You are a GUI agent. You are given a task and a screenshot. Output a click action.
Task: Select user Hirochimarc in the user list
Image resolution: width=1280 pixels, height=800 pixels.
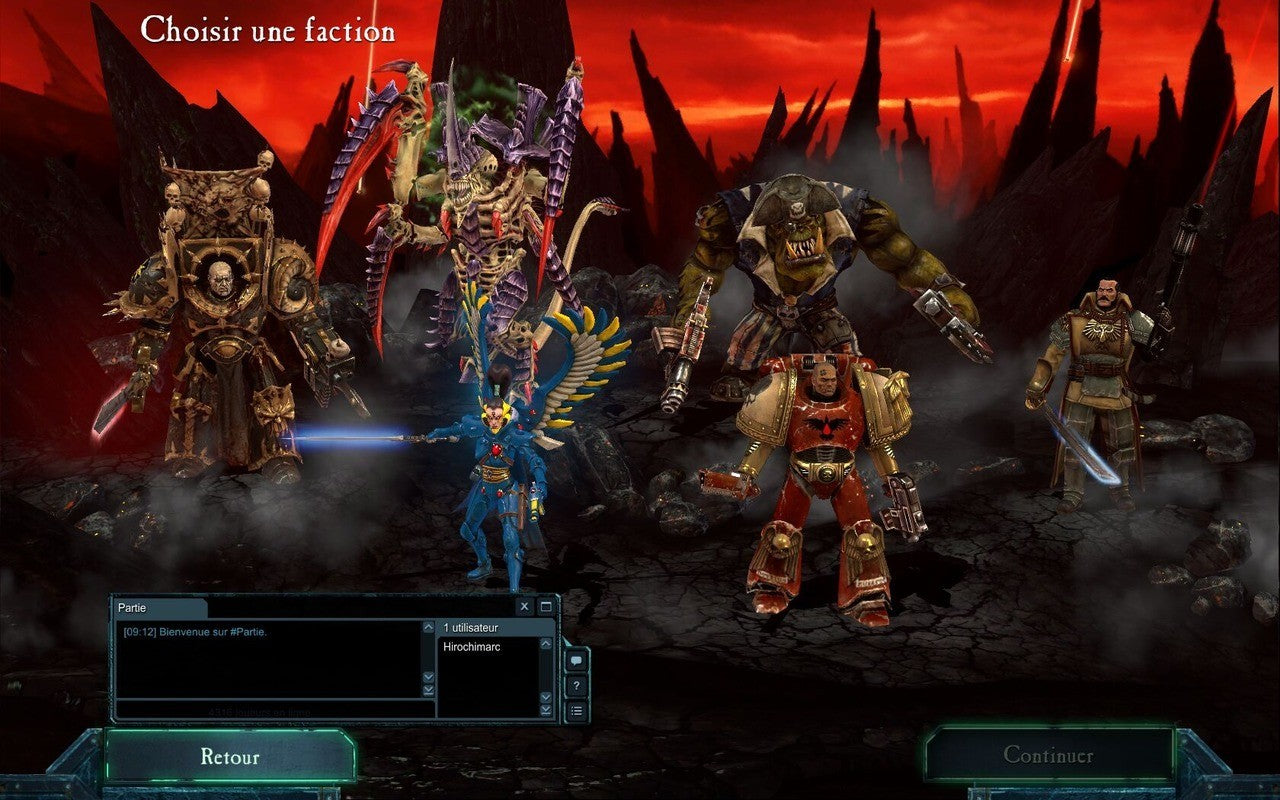point(472,647)
